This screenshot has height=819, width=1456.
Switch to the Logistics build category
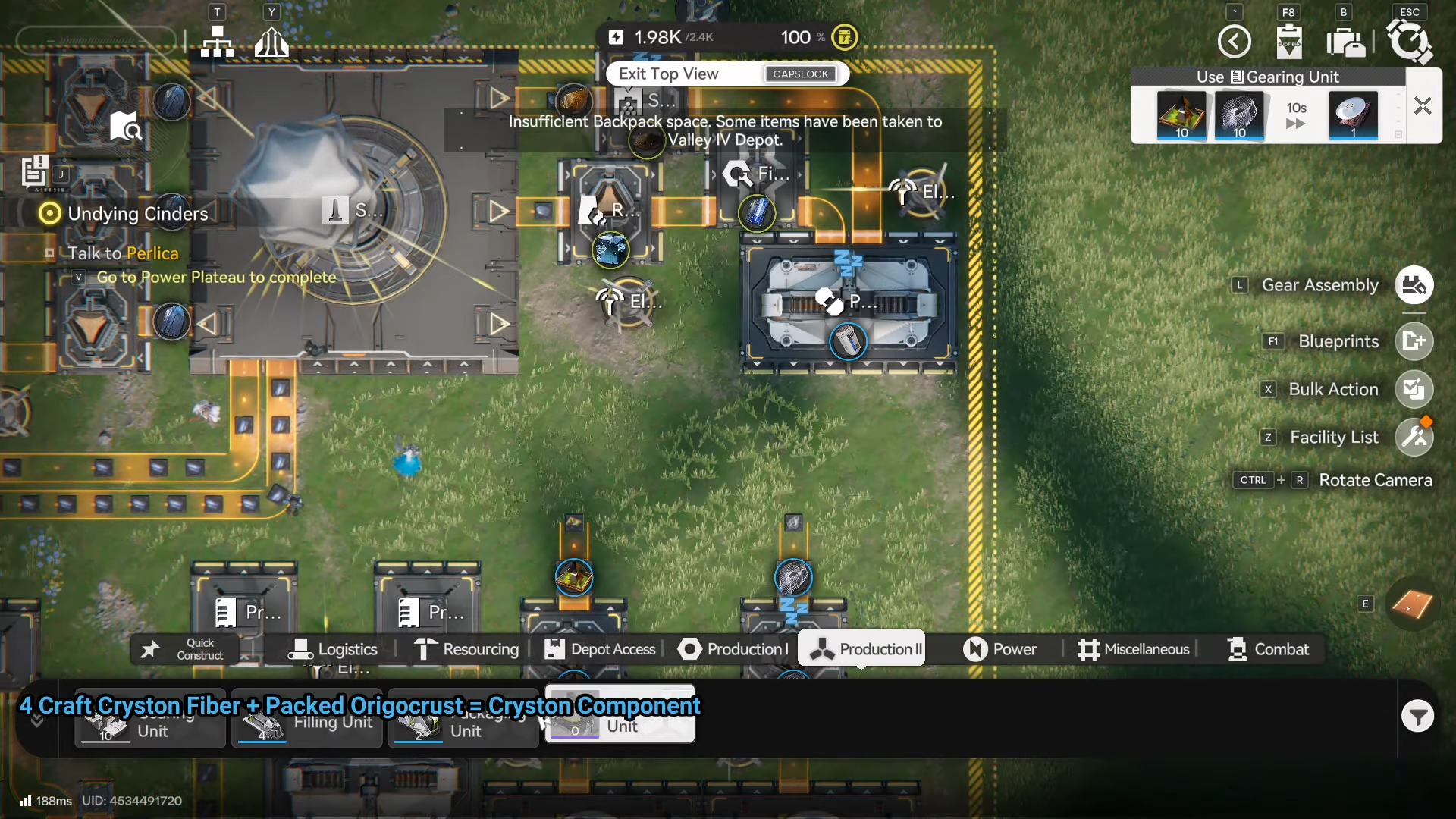click(x=333, y=649)
